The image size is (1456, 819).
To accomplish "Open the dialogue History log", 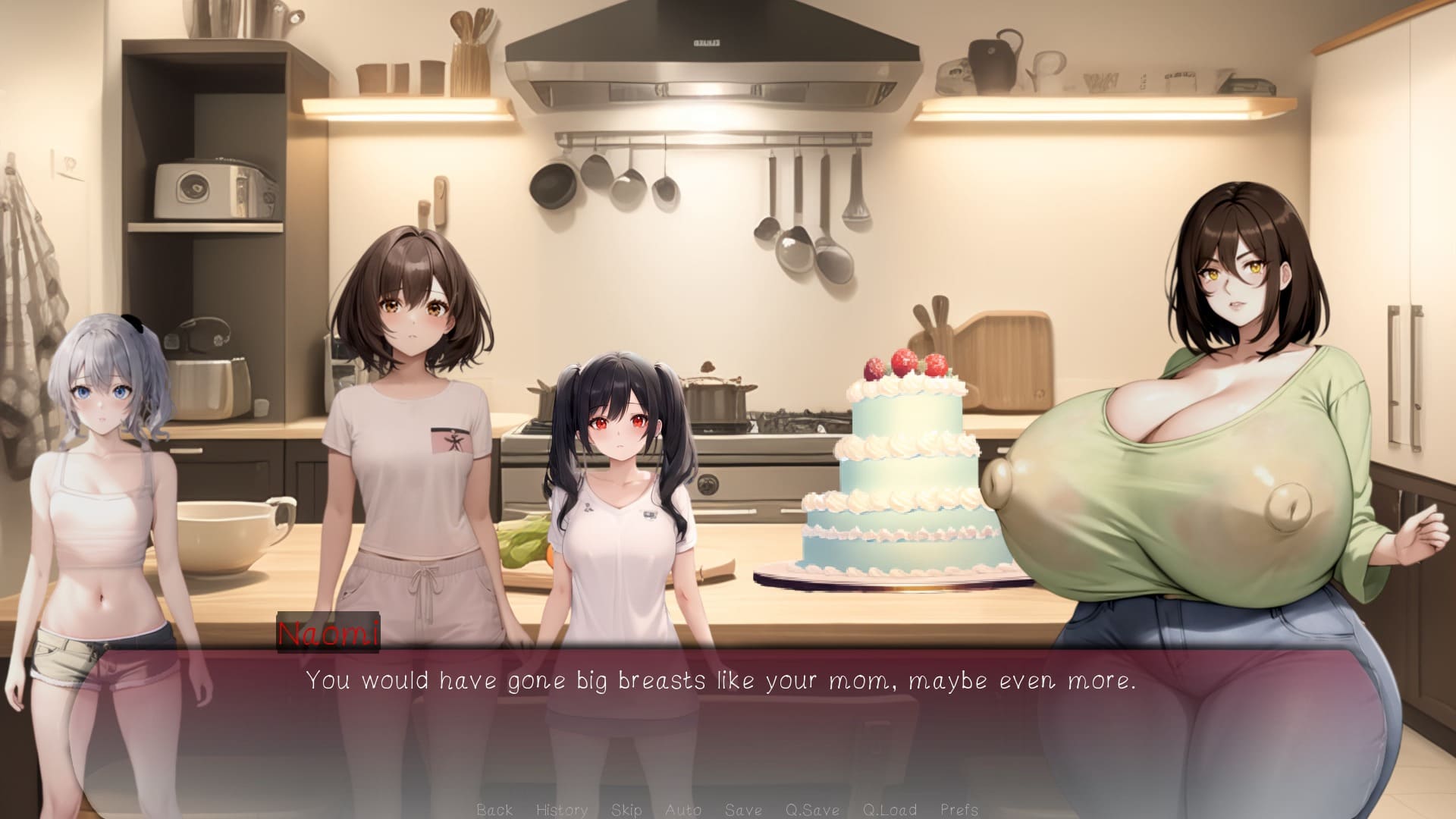I will click(x=562, y=809).
